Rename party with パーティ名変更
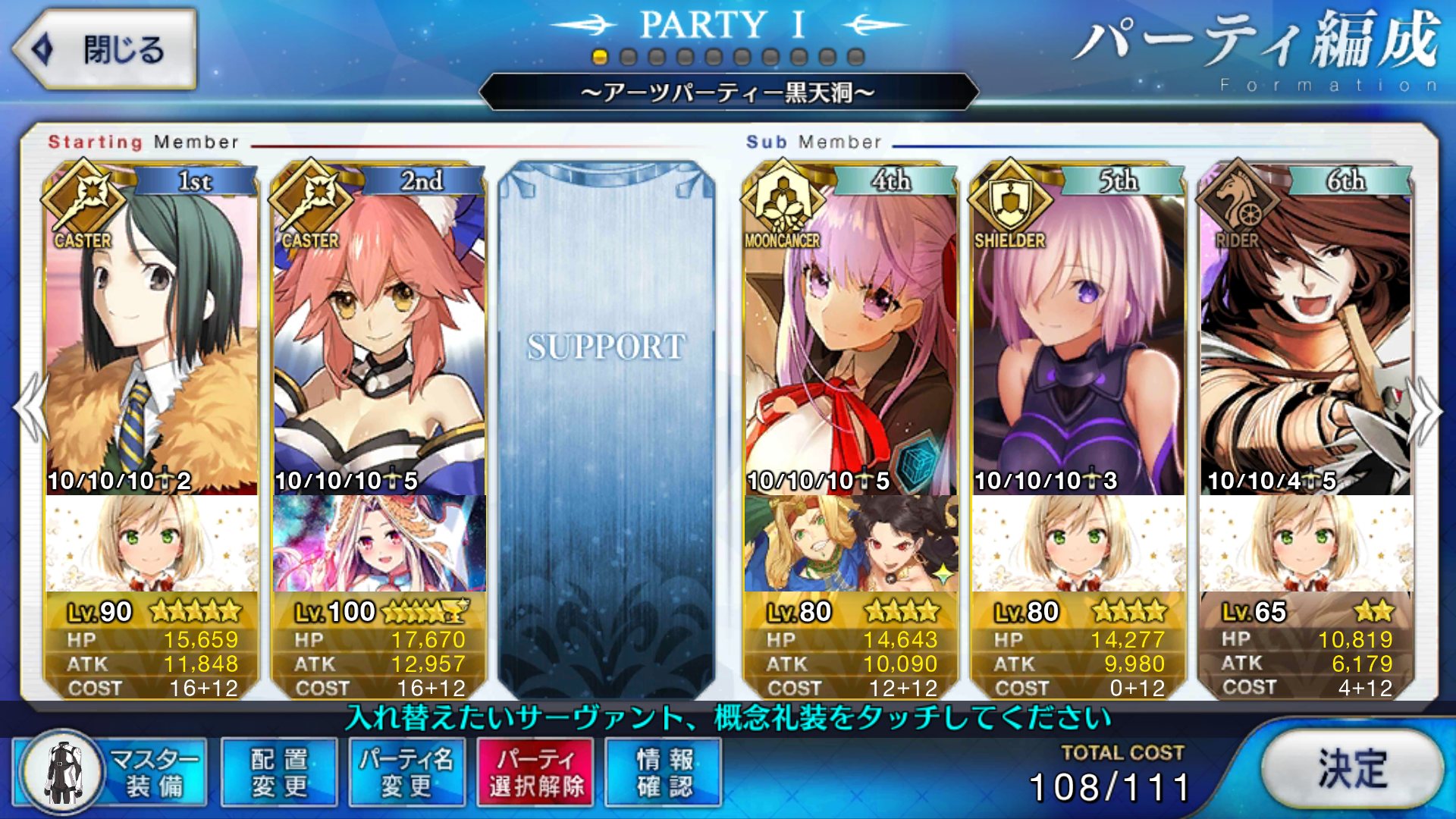 point(407,773)
